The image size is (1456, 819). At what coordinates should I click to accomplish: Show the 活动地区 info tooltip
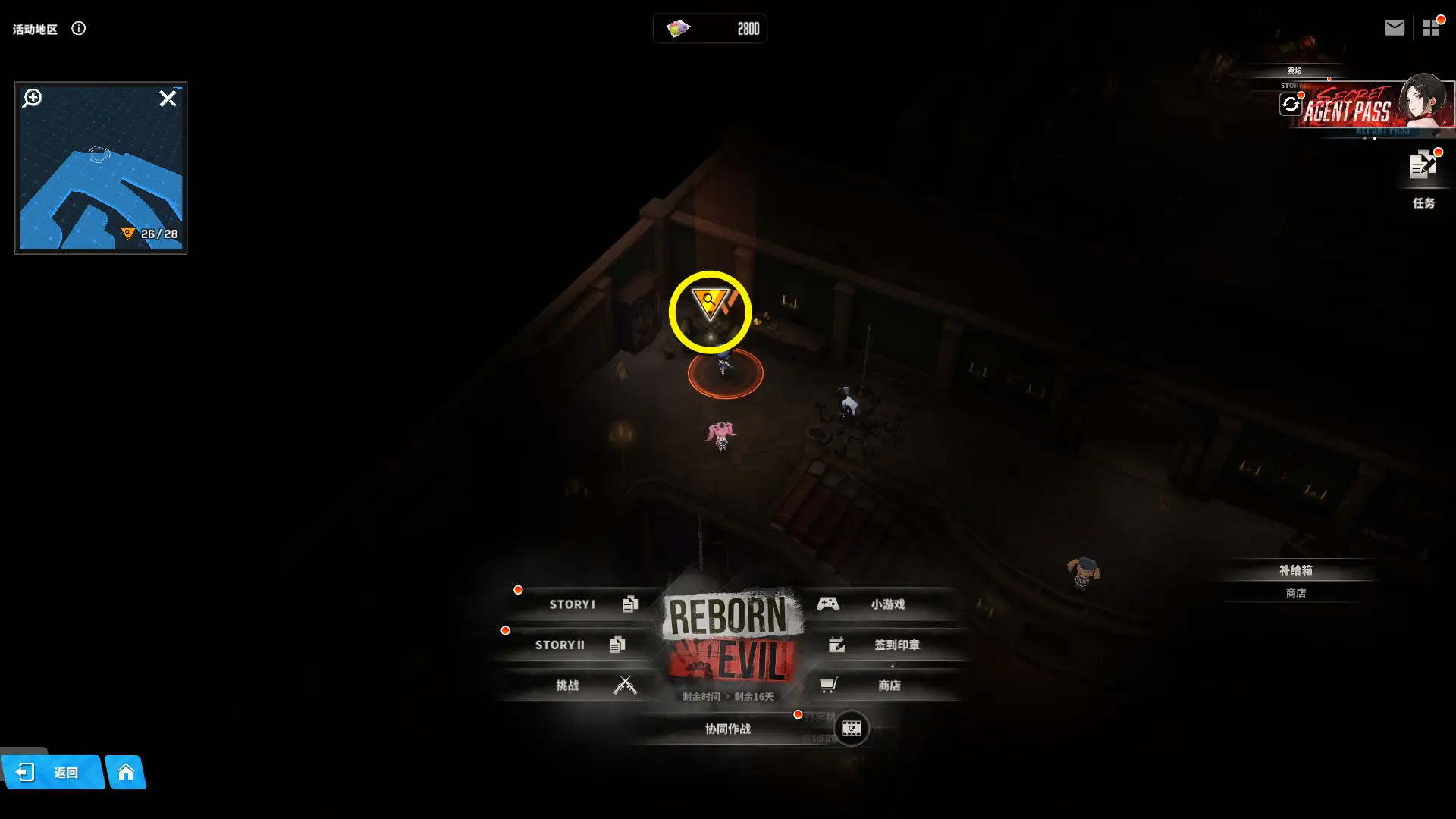[79, 29]
